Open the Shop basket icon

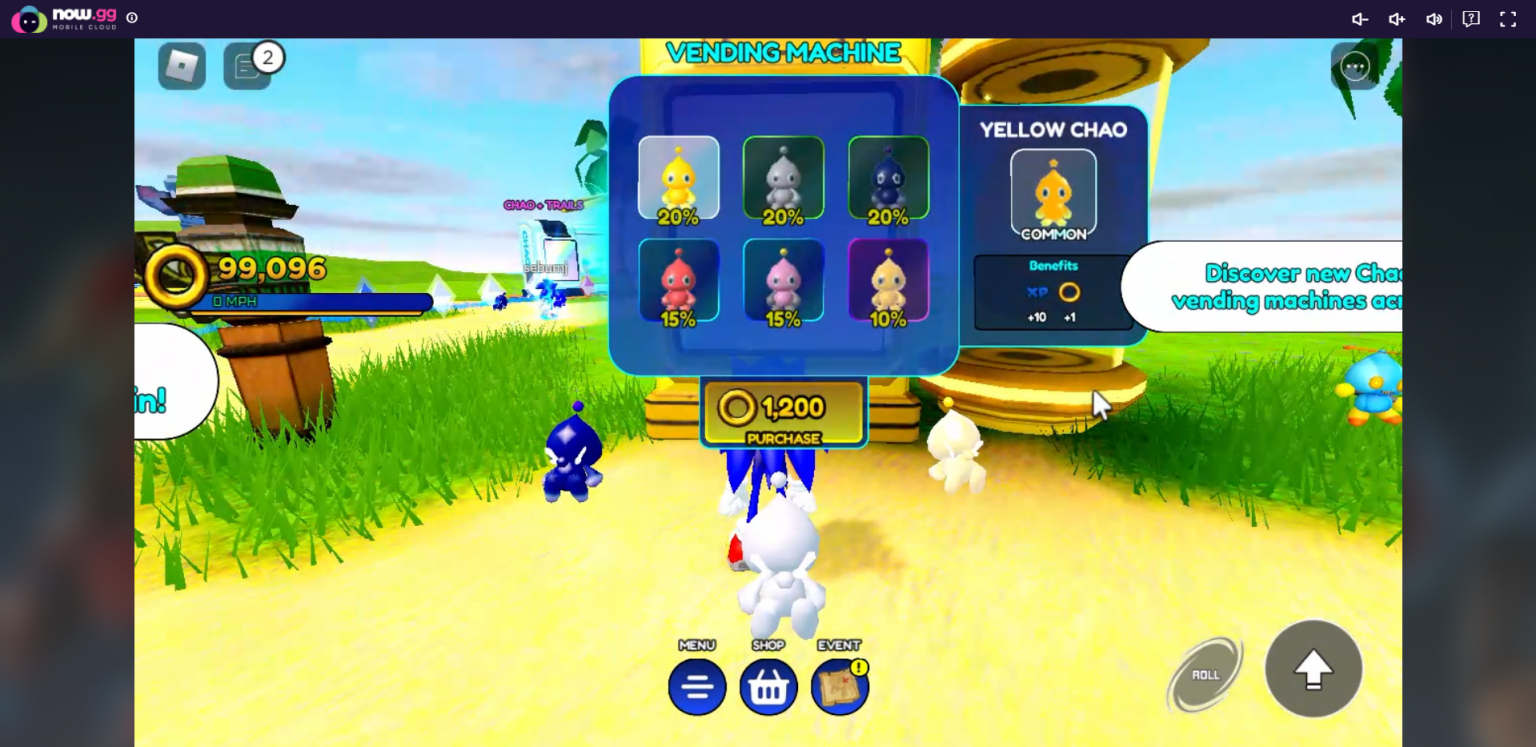point(768,686)
